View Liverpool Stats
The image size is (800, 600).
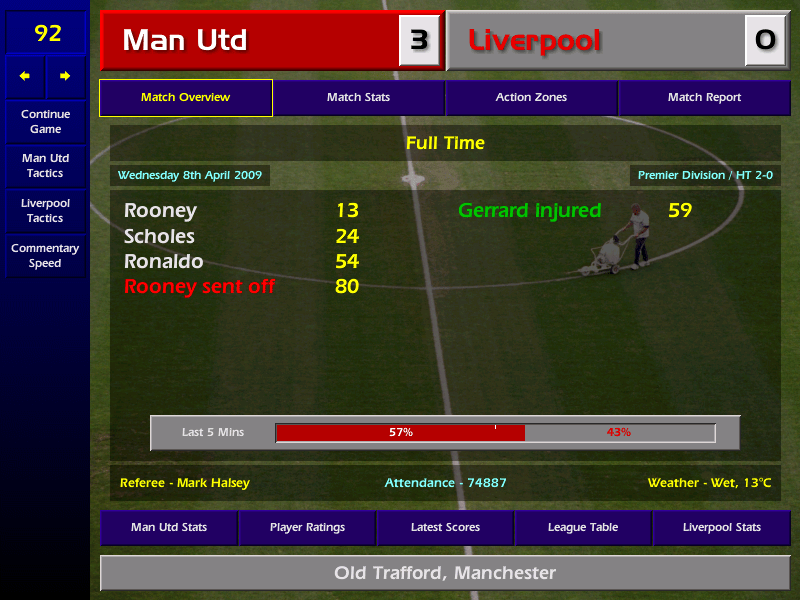[x=721, y=527]
